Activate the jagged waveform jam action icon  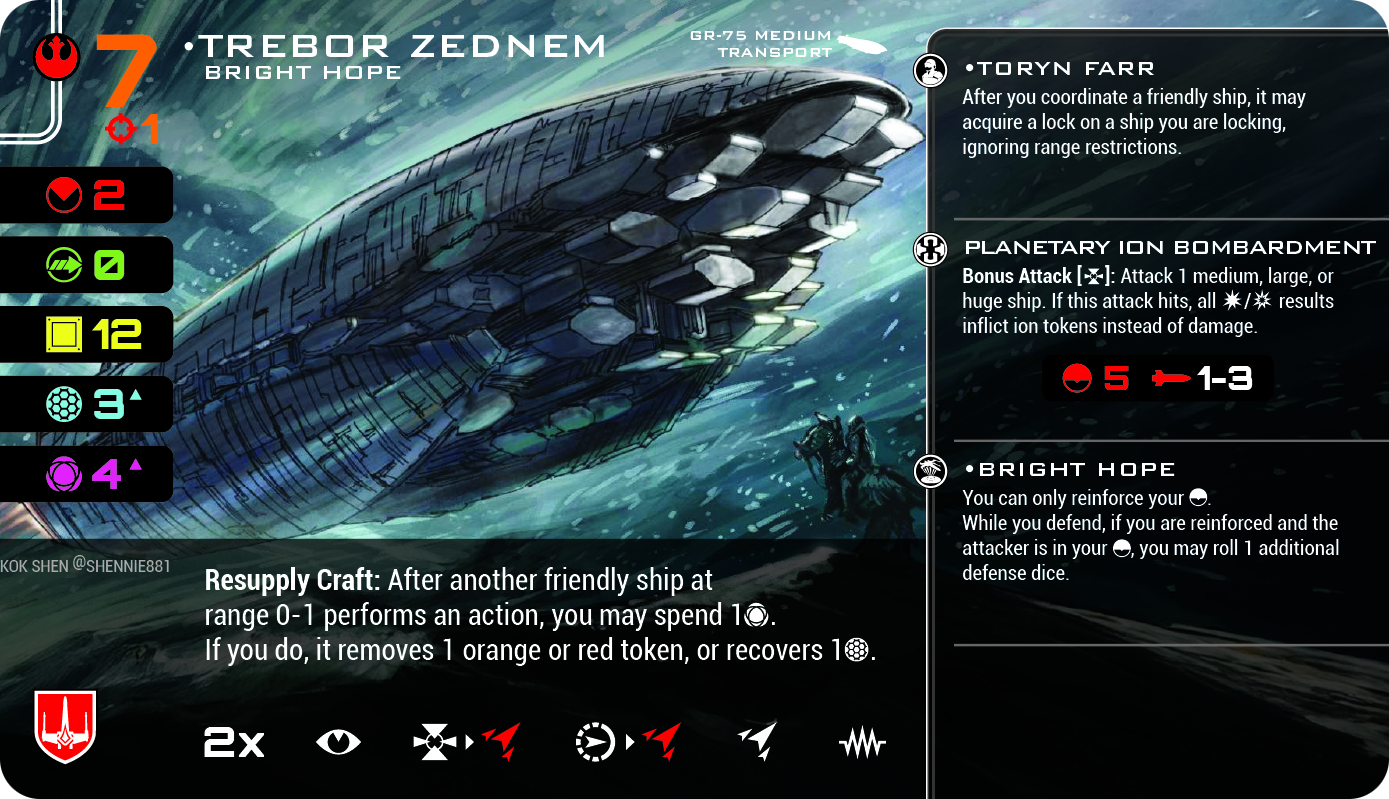tap(861, 743)
